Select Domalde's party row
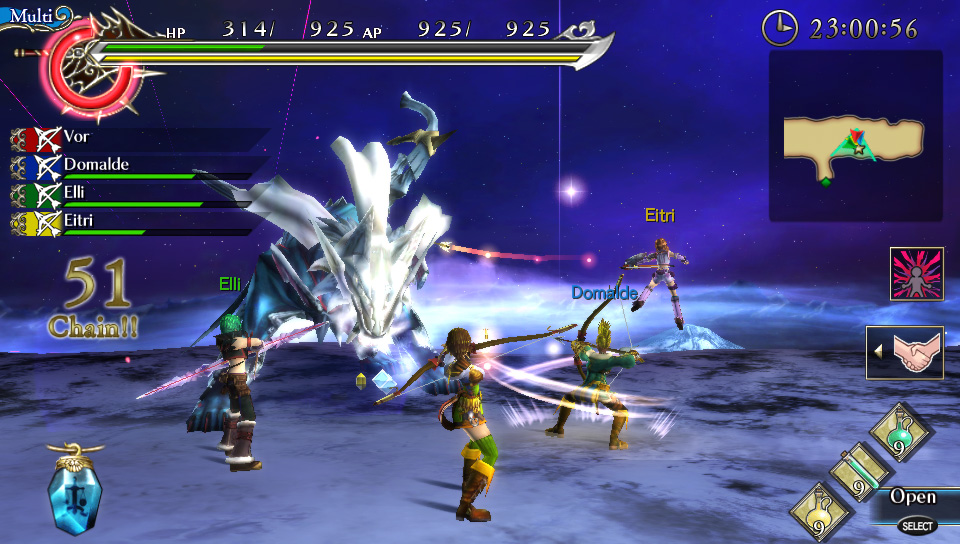The image size is (960, 544). 96,166
